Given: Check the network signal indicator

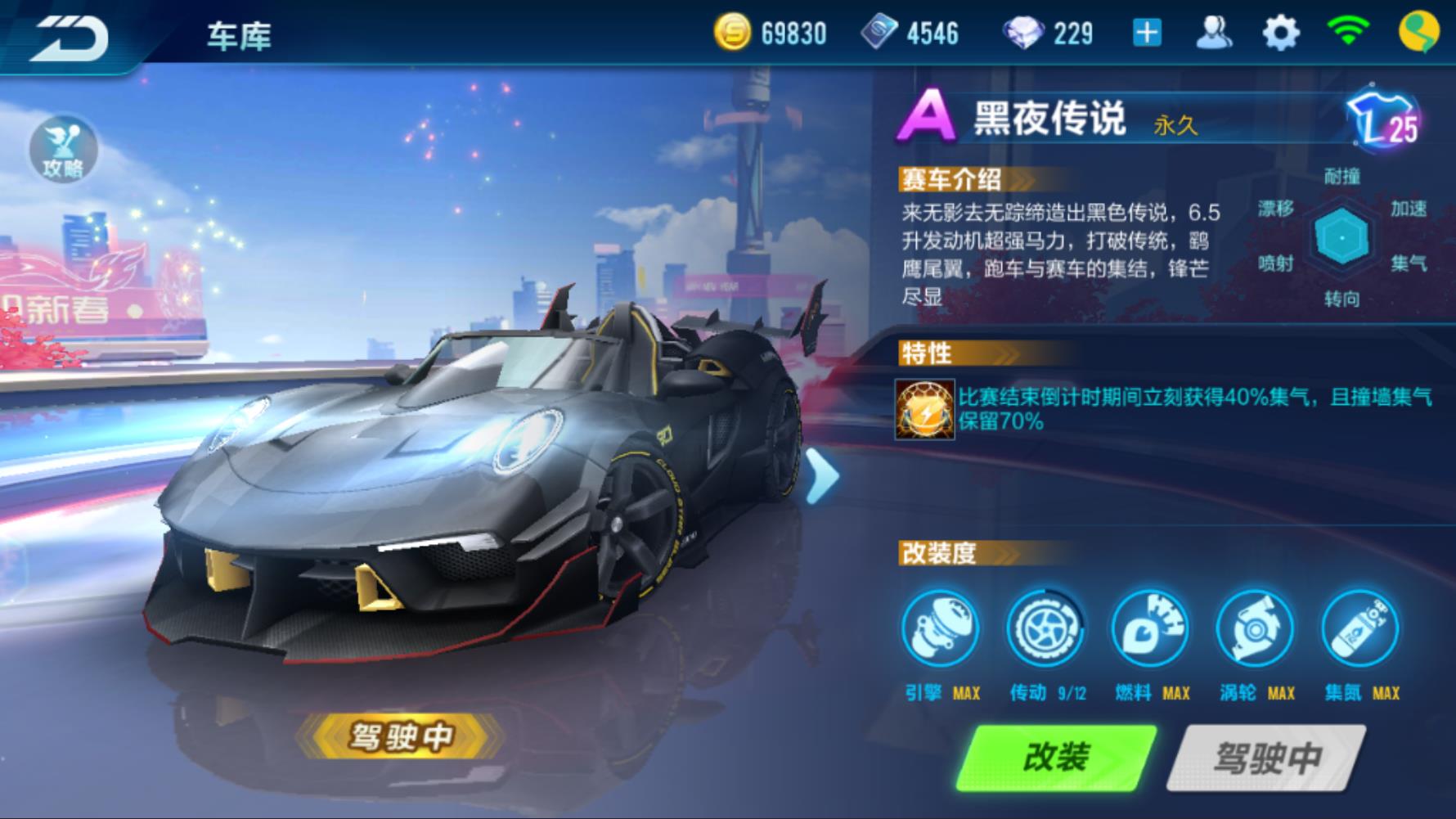Looking at the screenshot, I should pyautogui.click(x=1348, y=33).
